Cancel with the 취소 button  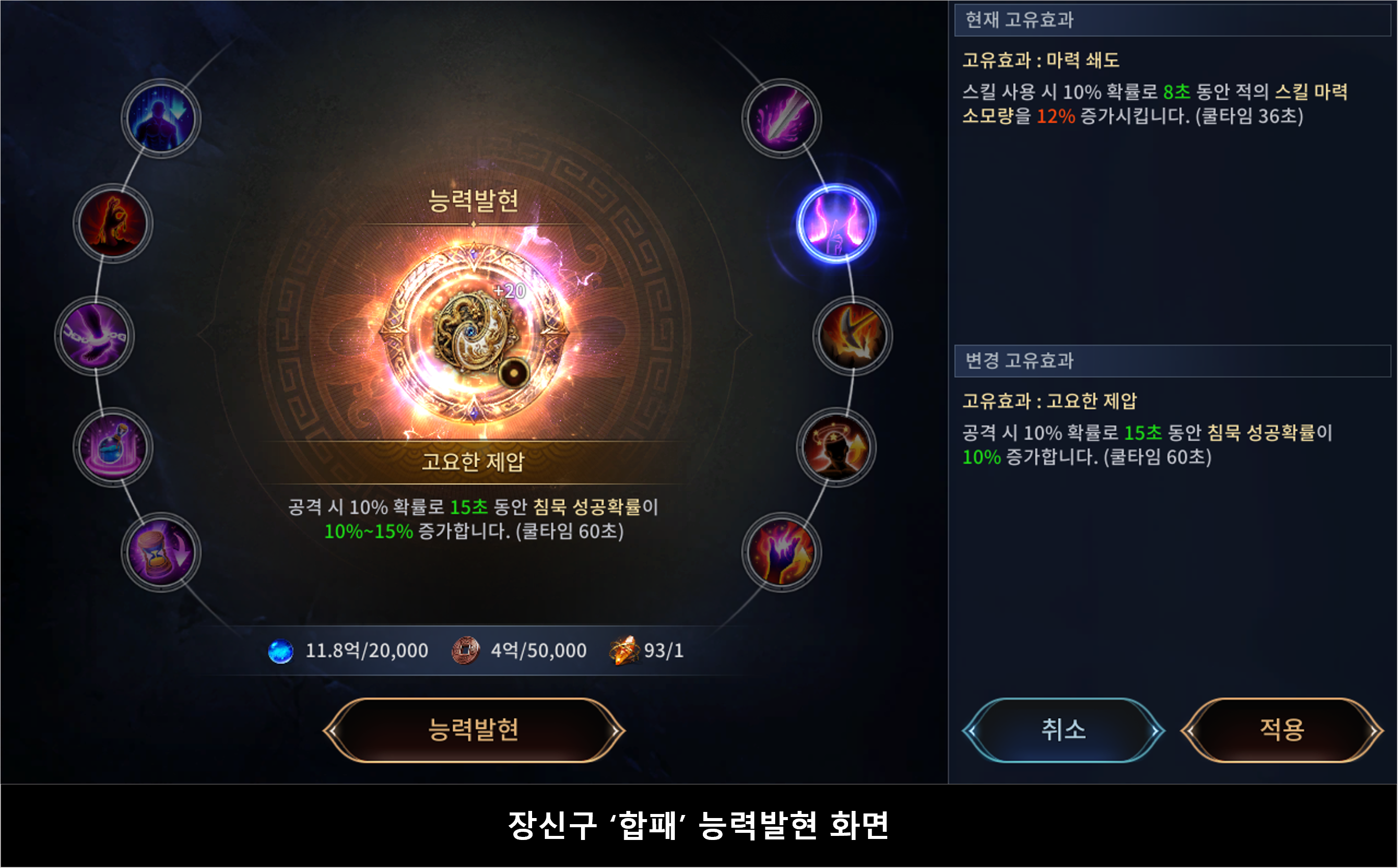pyautogui.click(x=1064, y=730)
